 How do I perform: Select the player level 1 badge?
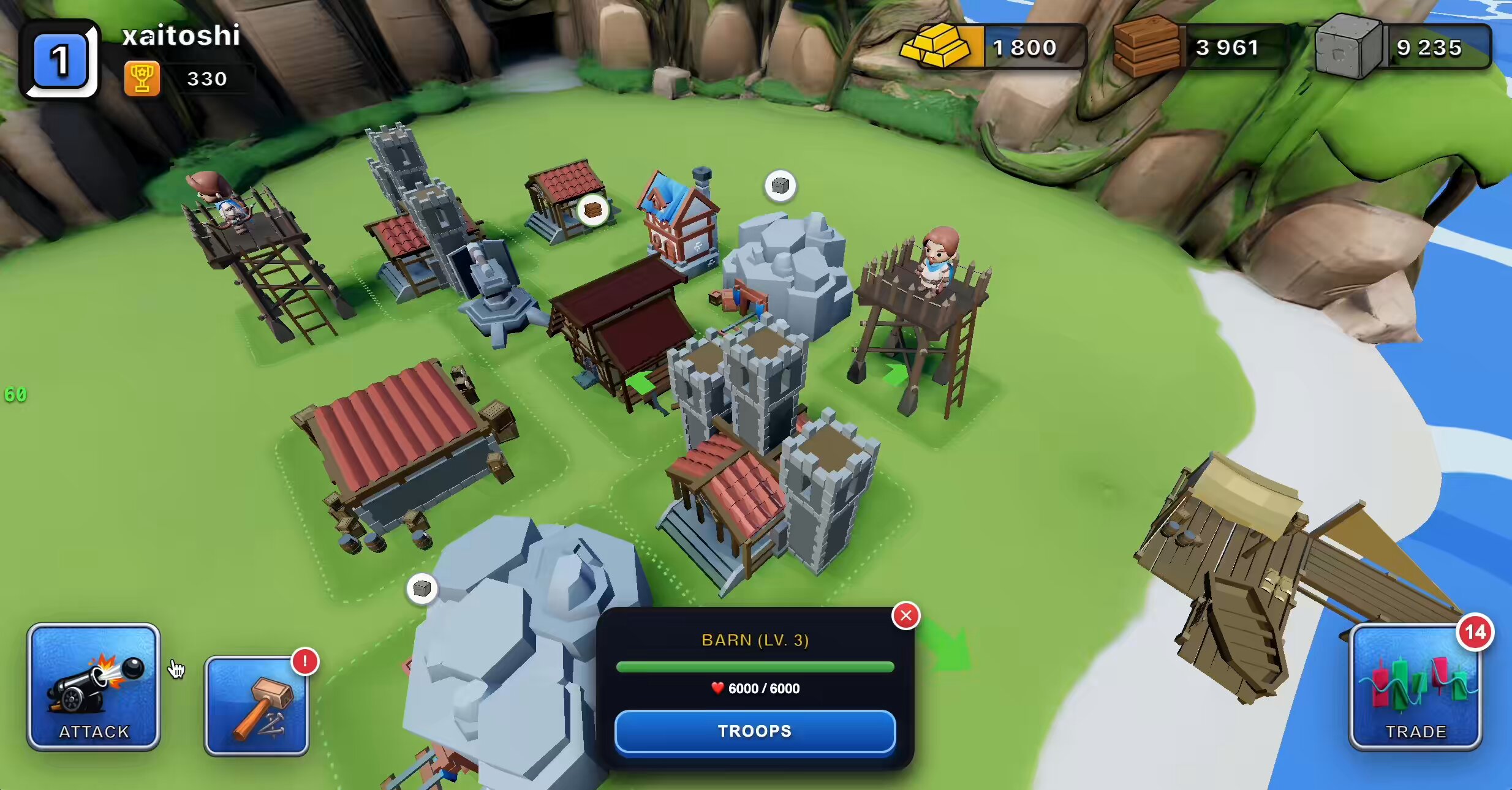59,60
